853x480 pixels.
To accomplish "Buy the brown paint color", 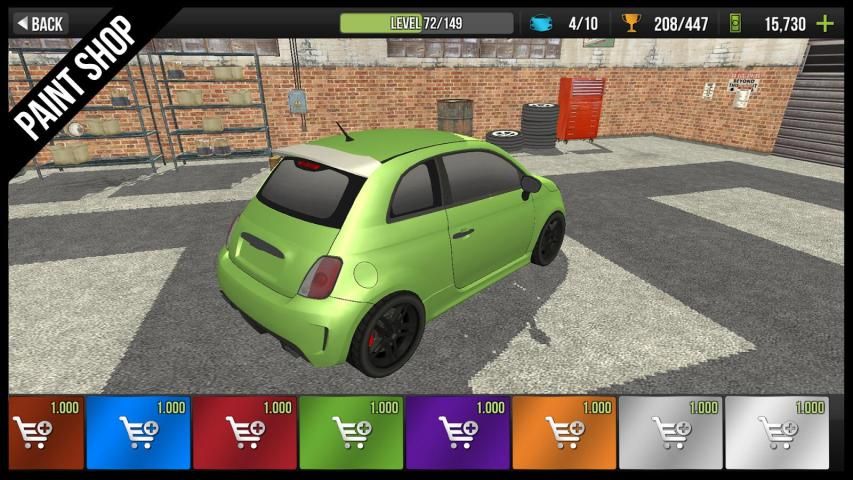I will (x=43, y=433).
